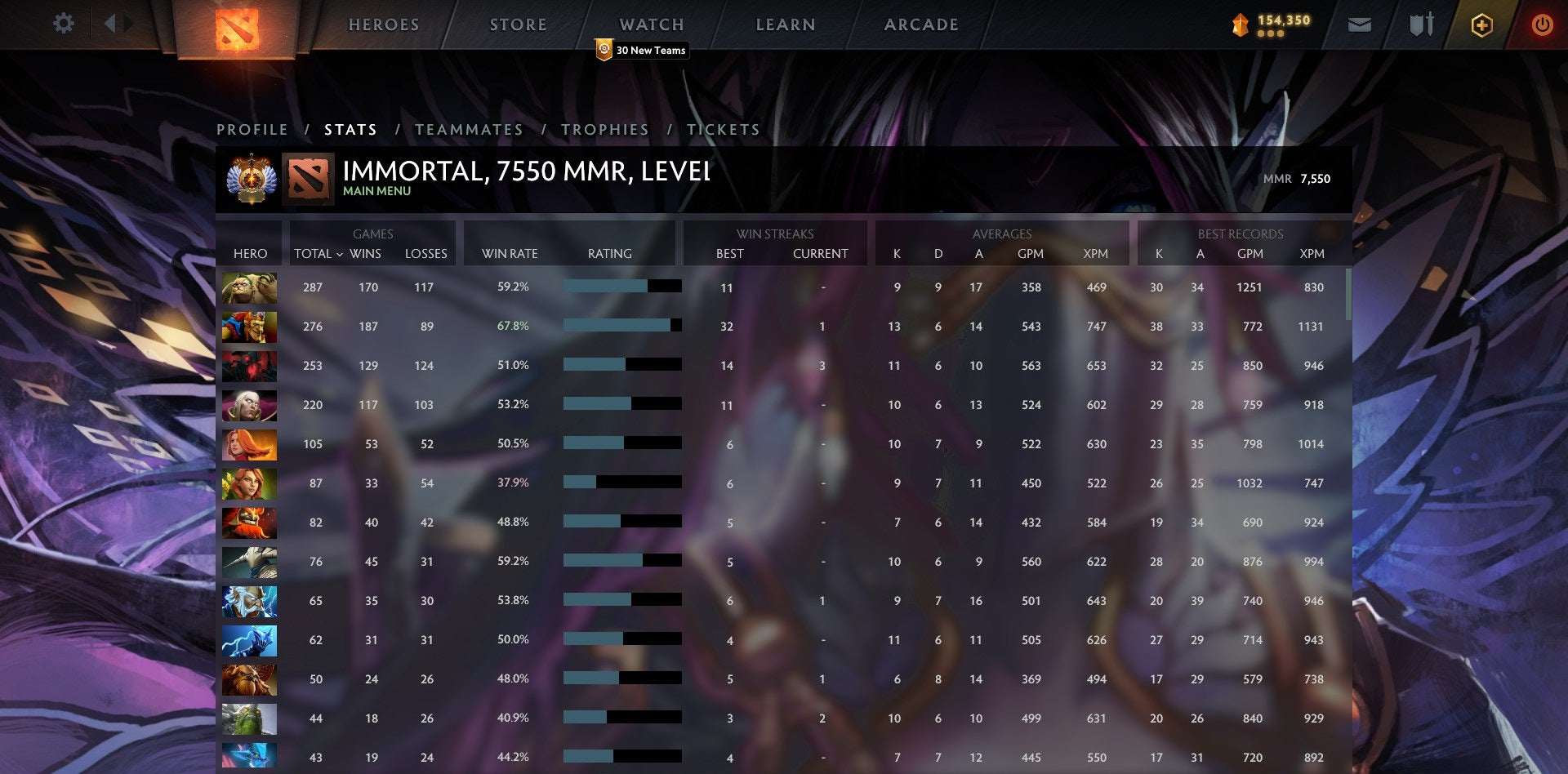Click the TOTAL column sort dropdown

tap(318, 254)
